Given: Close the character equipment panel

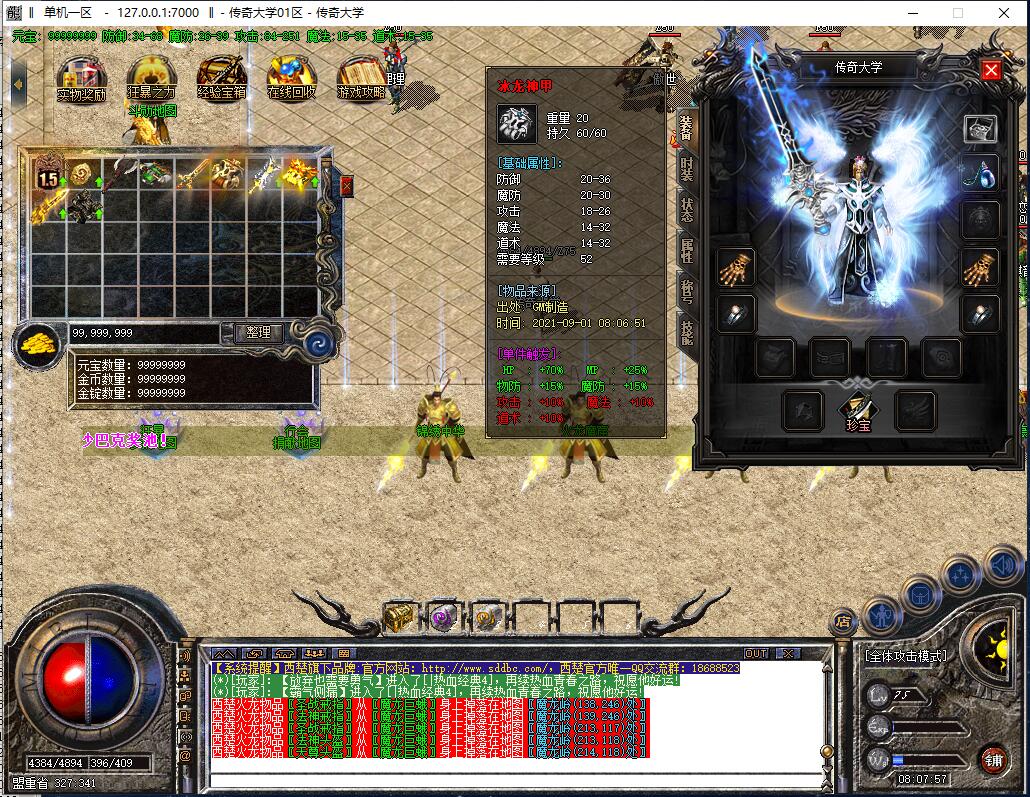Looking at the screenshot, I should [x=991, y=69].
